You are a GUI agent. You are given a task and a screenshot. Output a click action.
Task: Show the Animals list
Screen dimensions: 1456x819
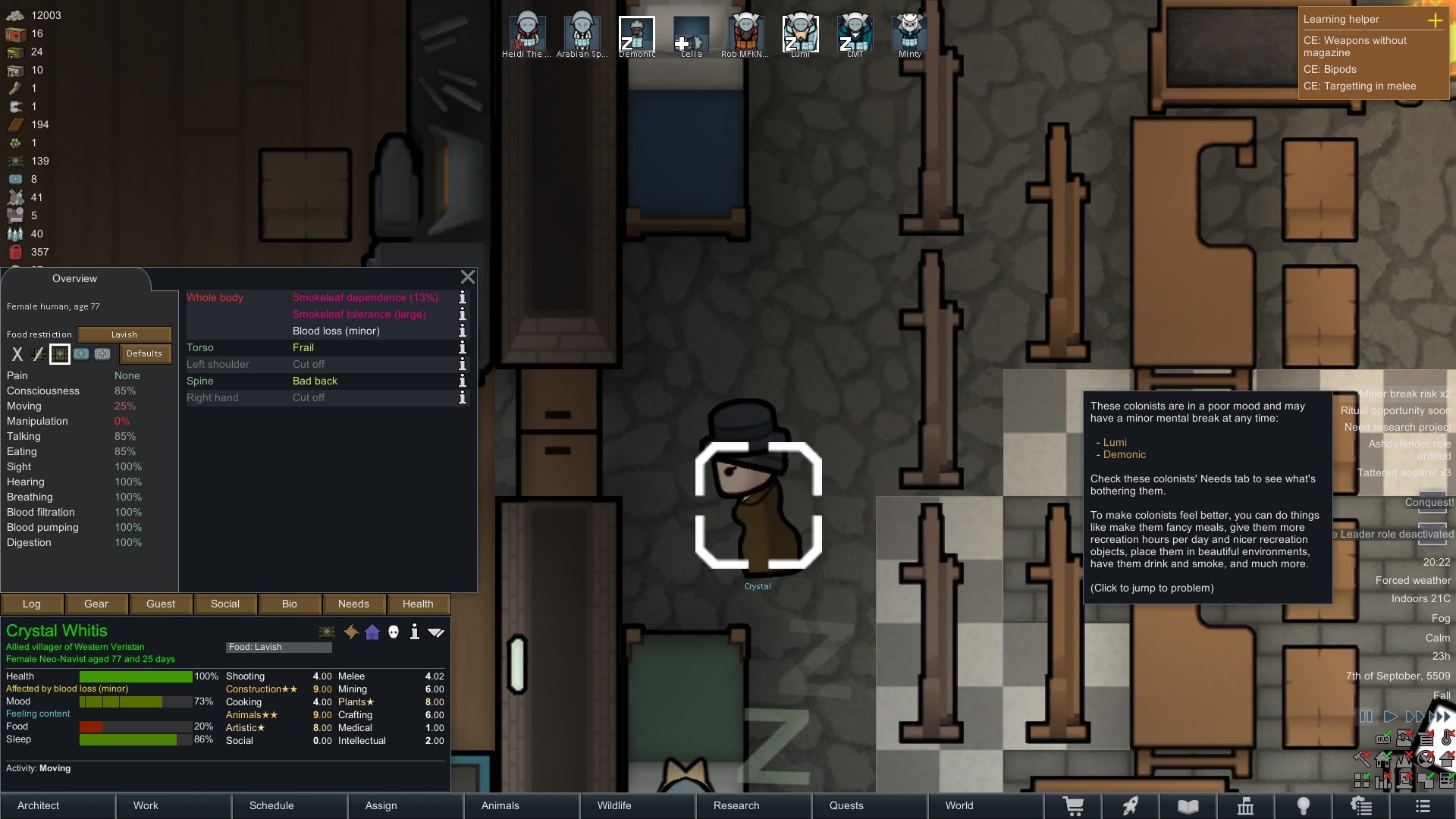[522, 805]
